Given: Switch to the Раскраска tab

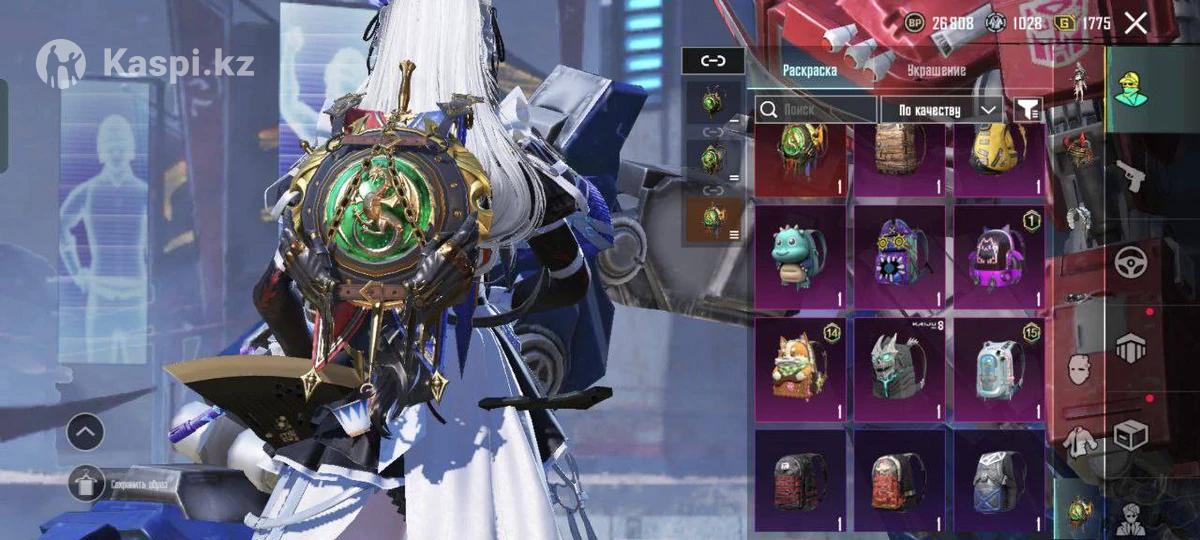Looking at the screenshot, I should 810,71.
